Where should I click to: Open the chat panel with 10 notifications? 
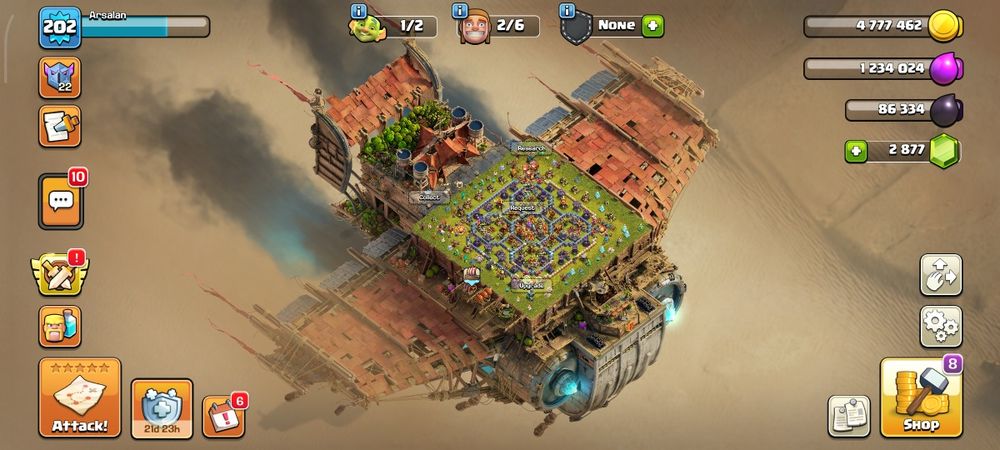(x=61, y=201)
